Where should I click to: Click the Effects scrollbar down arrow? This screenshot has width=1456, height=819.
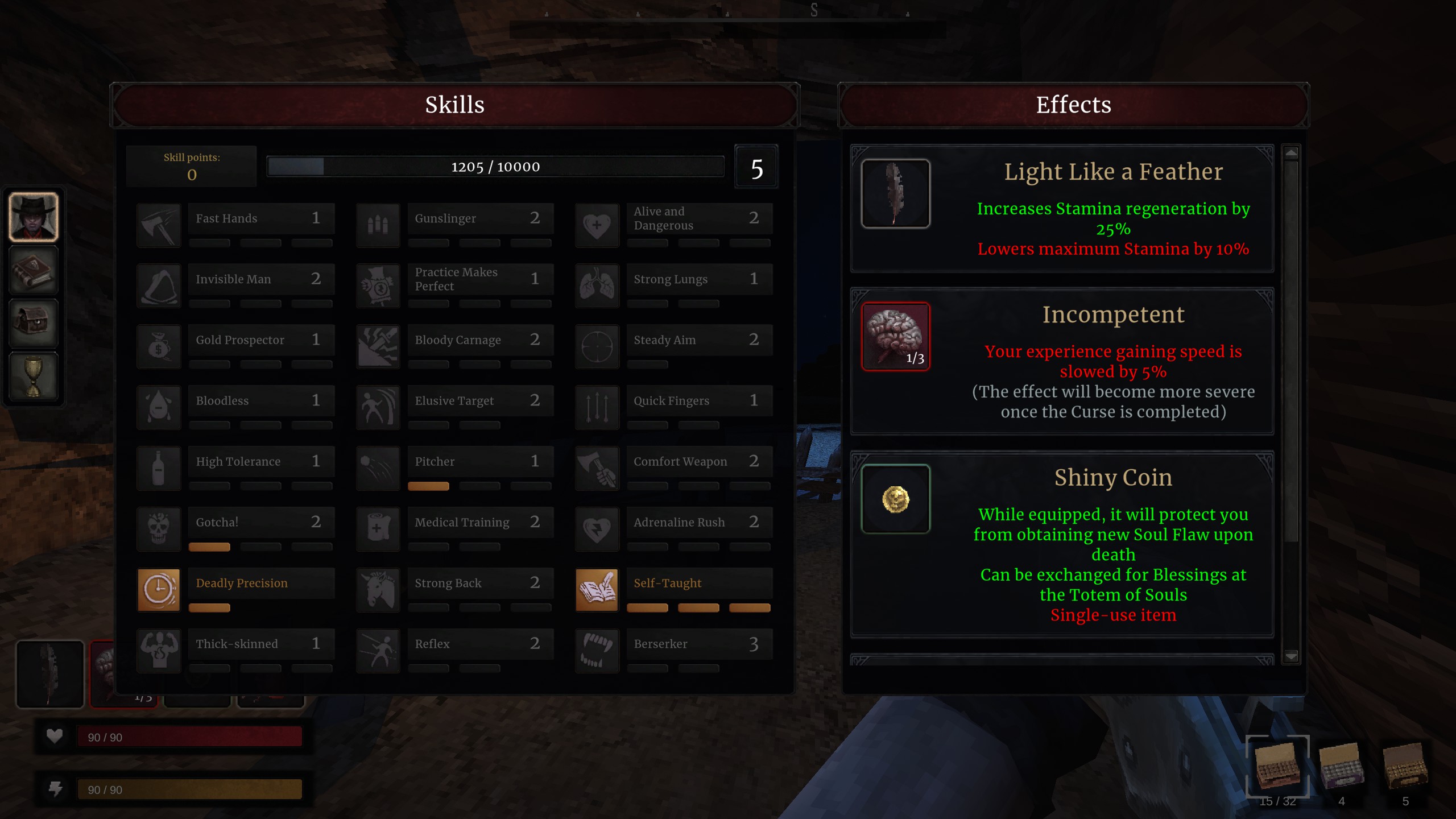pyautogui.click(x=1291, y=656)
